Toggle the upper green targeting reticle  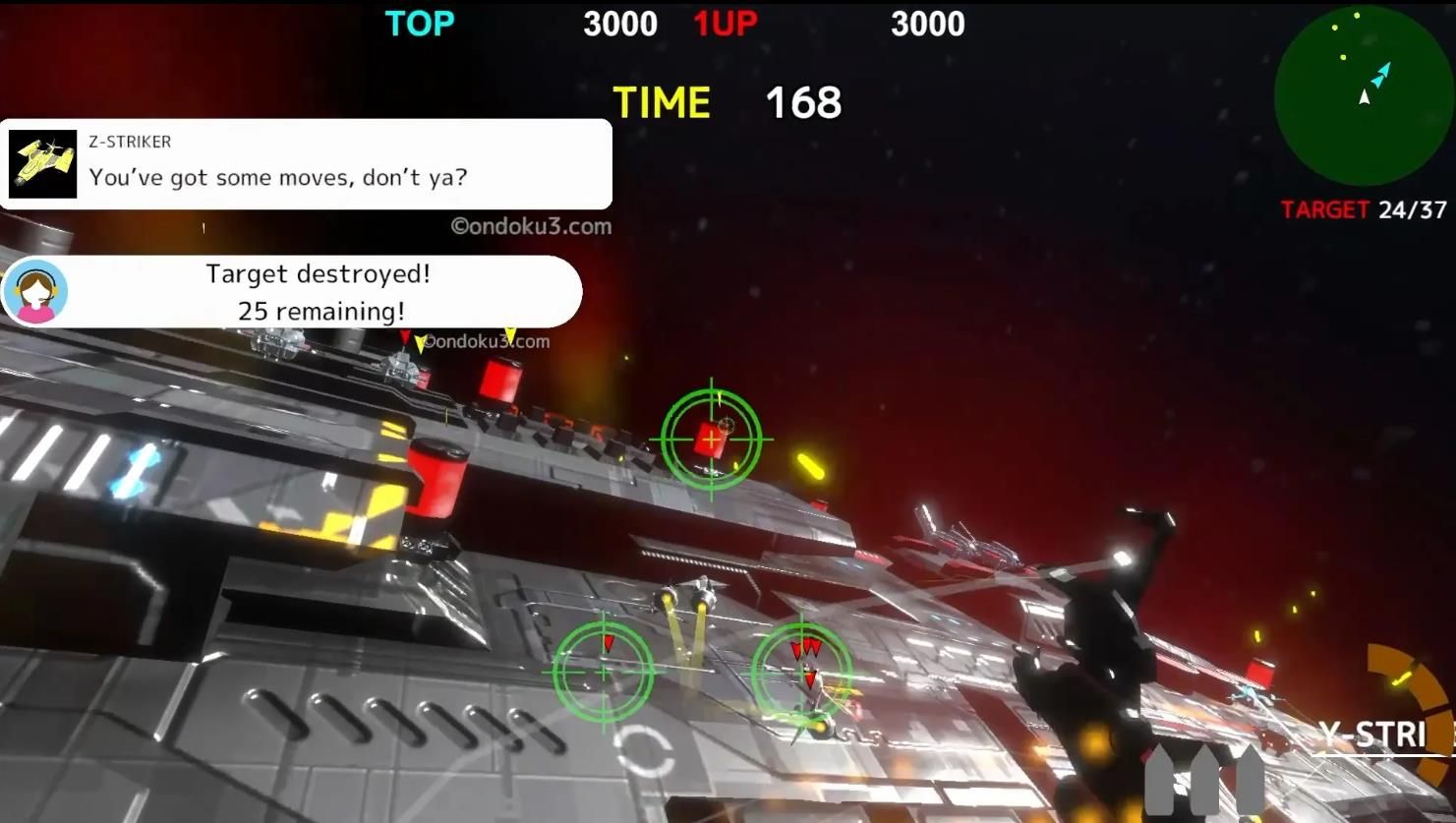coord(710,438)
